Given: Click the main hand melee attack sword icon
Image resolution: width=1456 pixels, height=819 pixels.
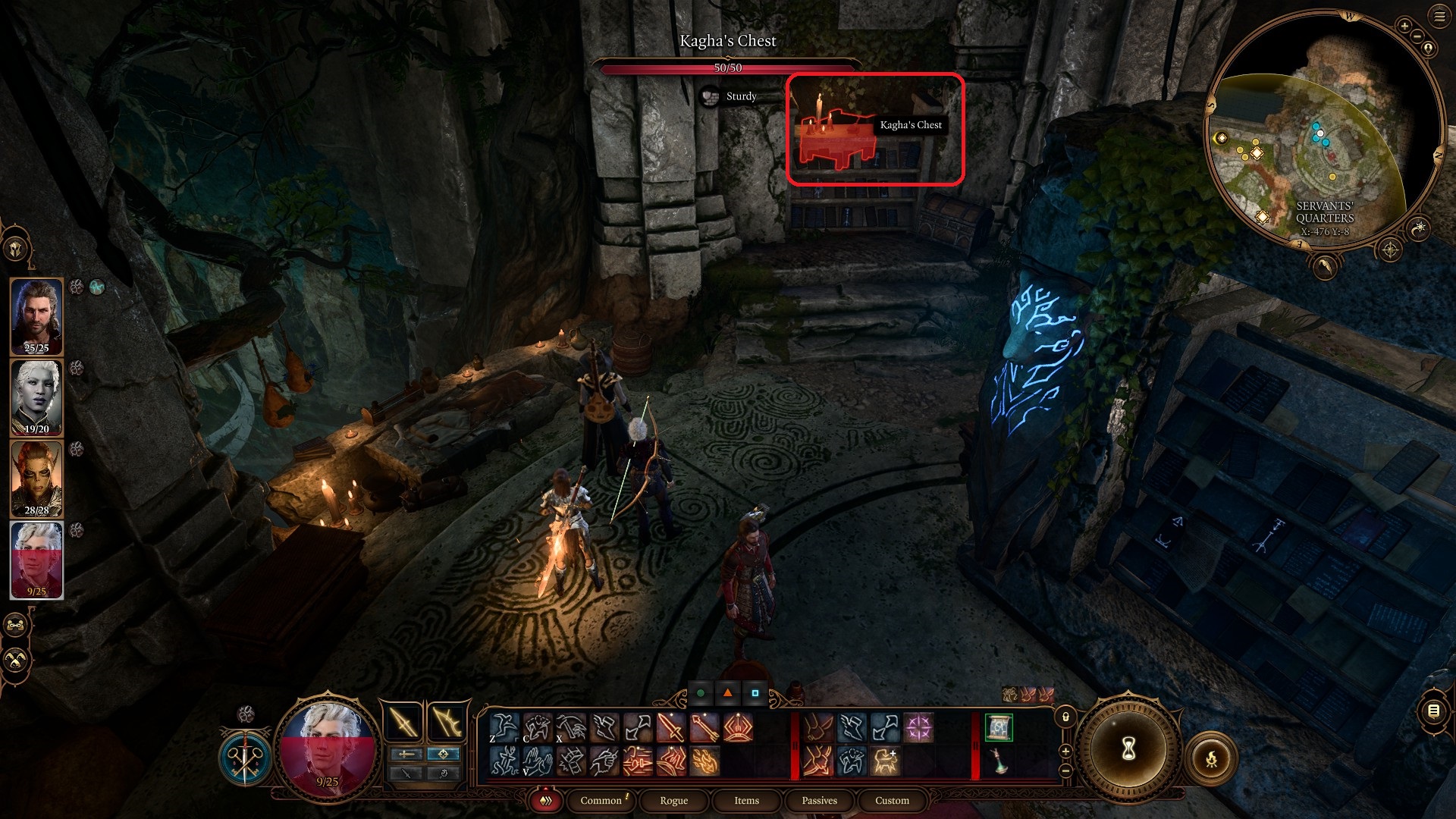Looking at the screenshot, I should pyautogui.click(x=670, y=726).
